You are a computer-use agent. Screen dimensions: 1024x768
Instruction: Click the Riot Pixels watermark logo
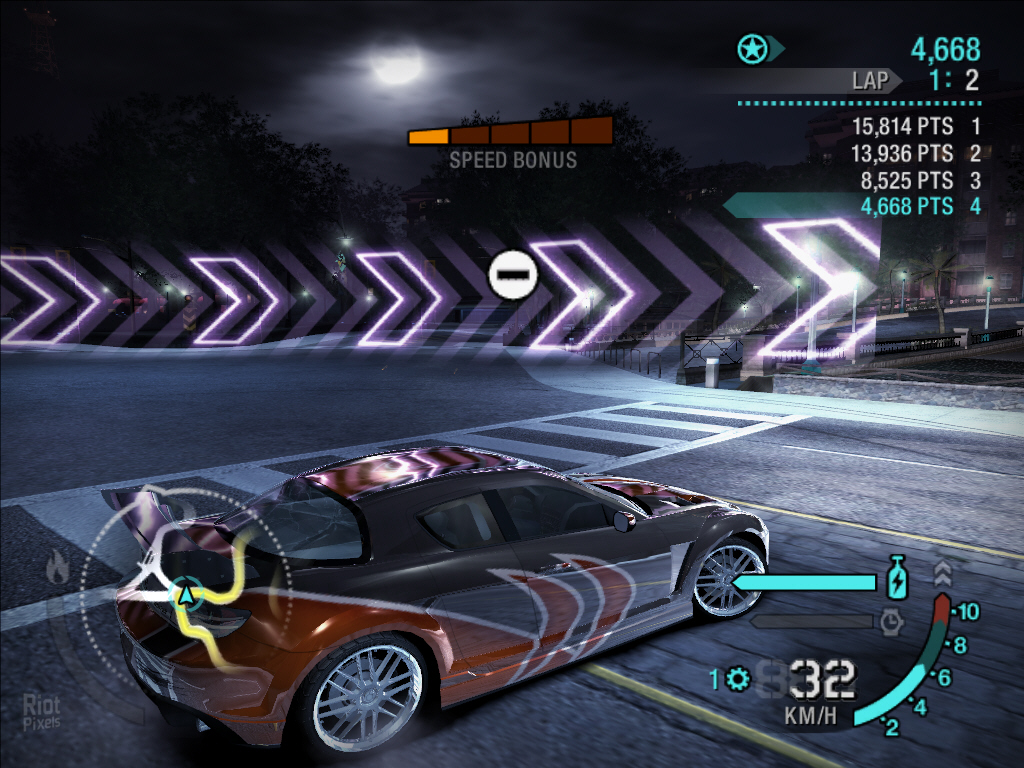tap(40, 712)
